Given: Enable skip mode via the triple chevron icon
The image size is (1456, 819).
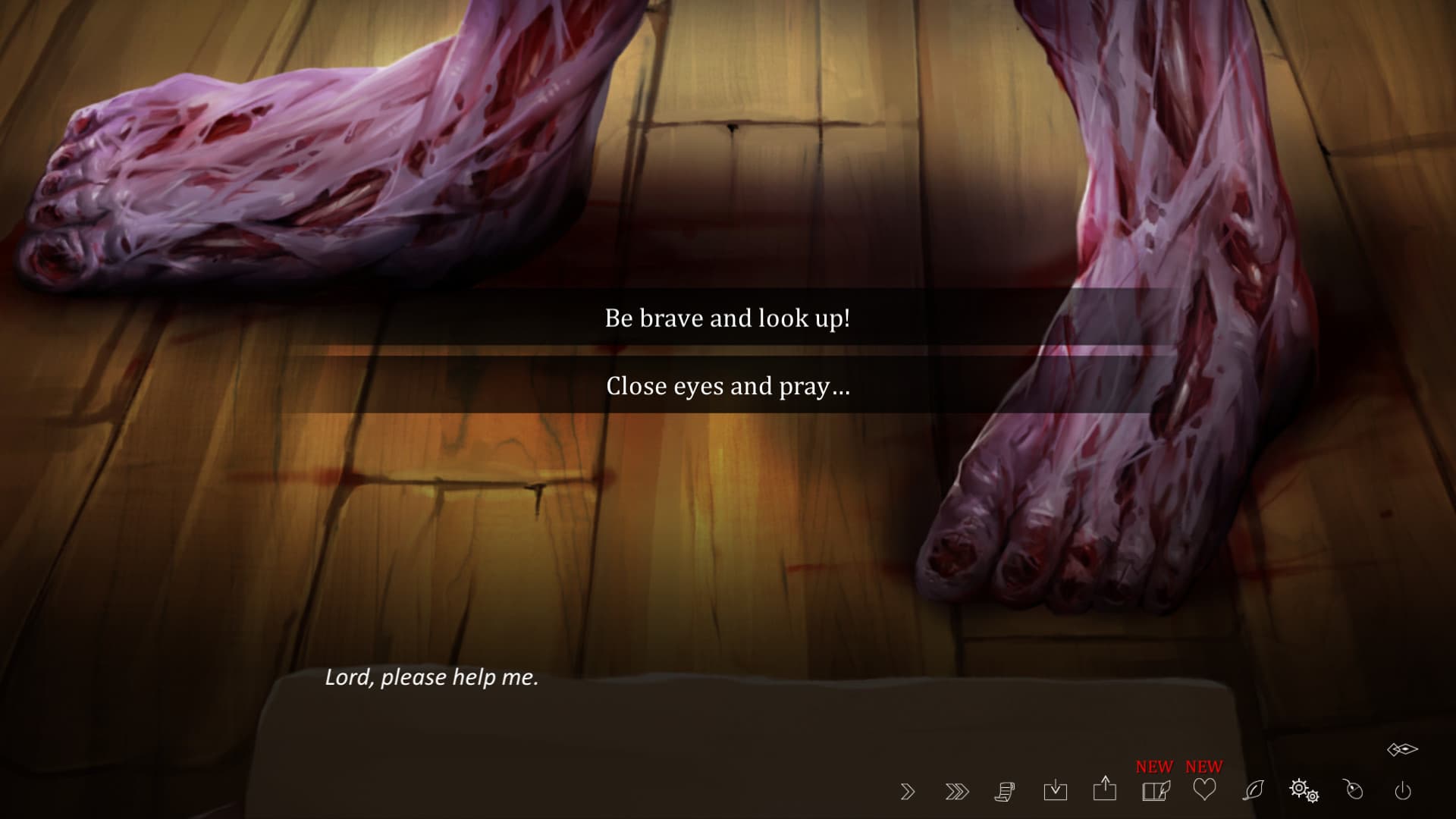Looking at the screenshot, I should click(x=957, y=792).
